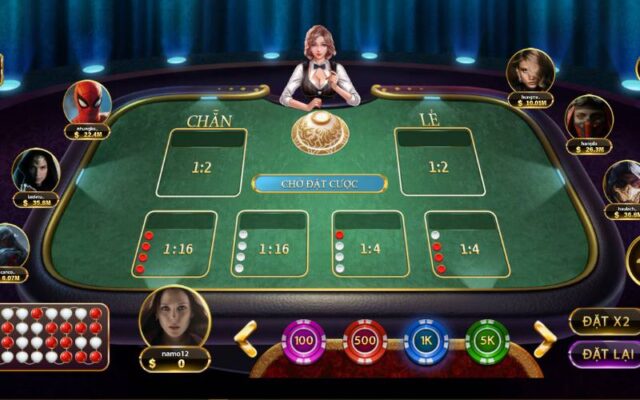Select the purple 100 chip
Viewport: 640px width, 400px height.
click(x=304, y=341)
